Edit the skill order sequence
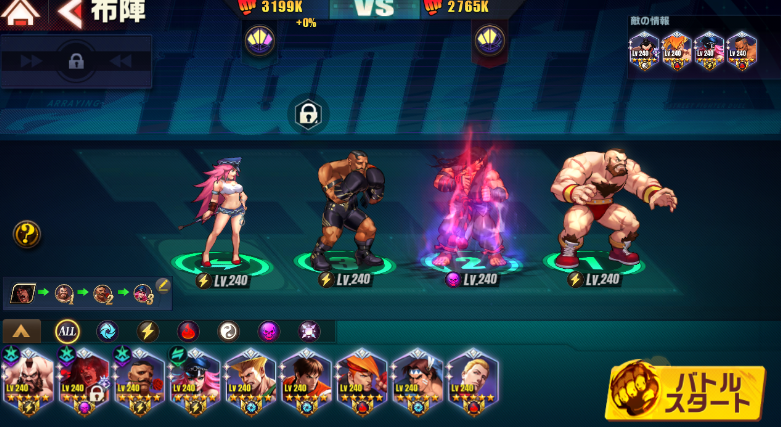The image size is (781, 427). [x=163, y=286]
